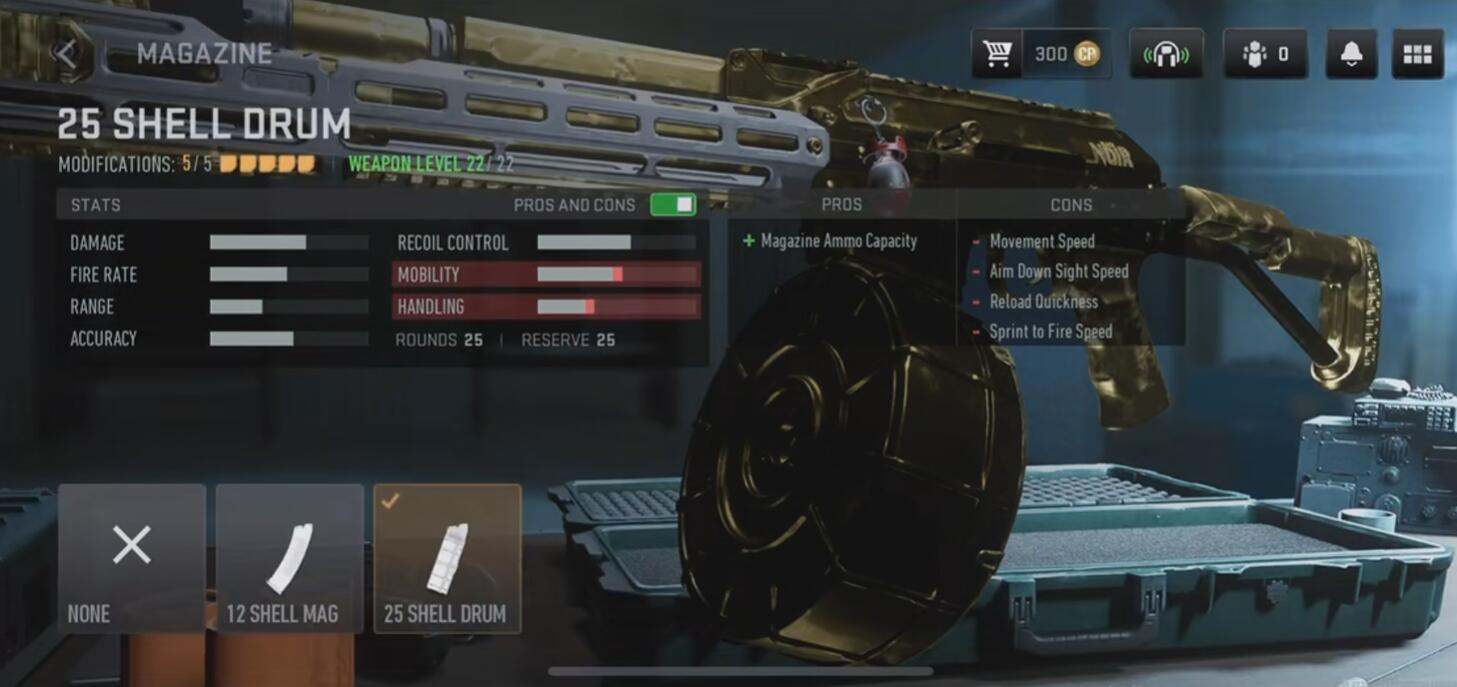Screen dimensions: 1457x687
Task: Go back from the Magazine screen
Action: tap(67, 53)
